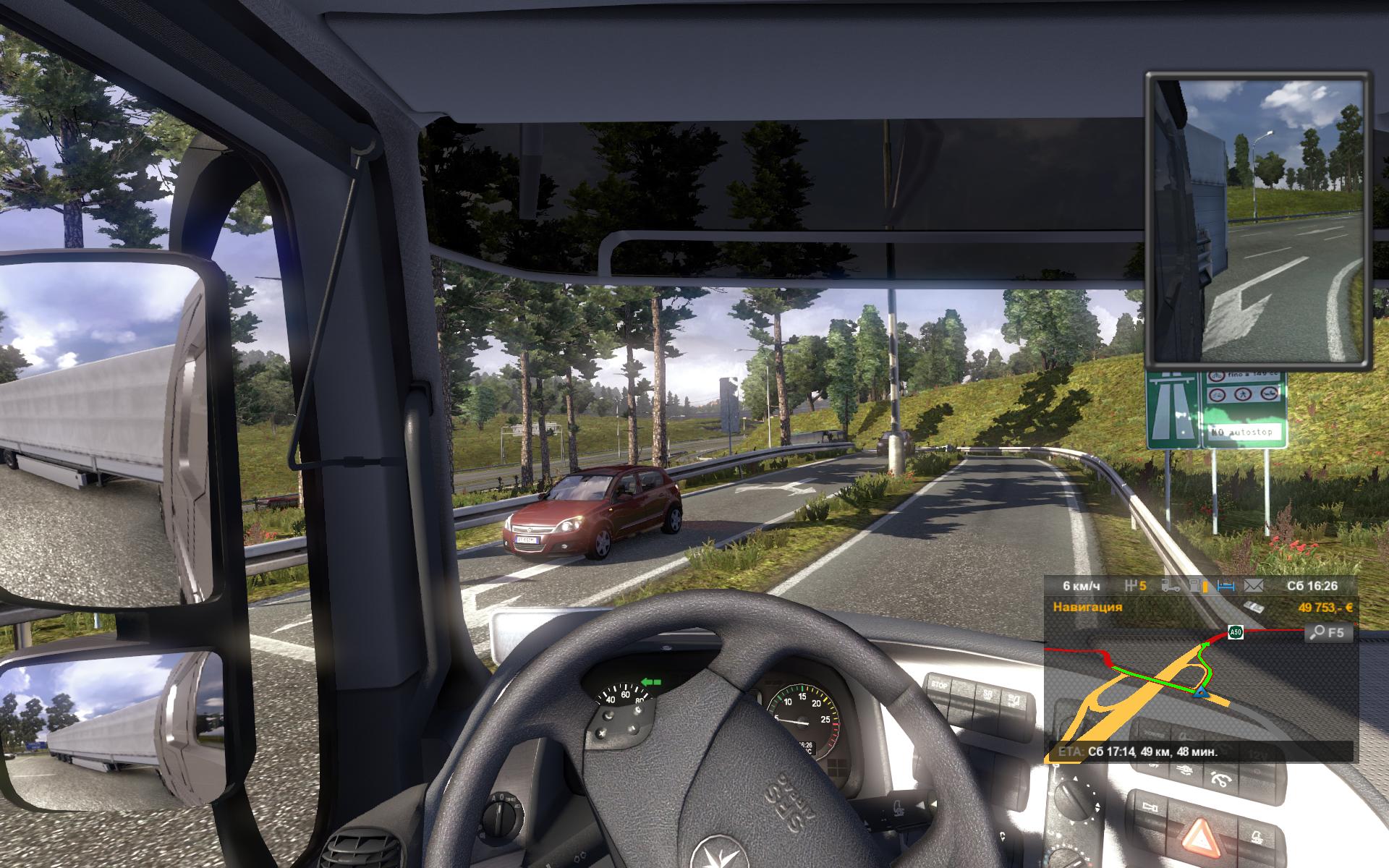
Task: Click the A50 highway marker on the map
Action: point(1236,633)
